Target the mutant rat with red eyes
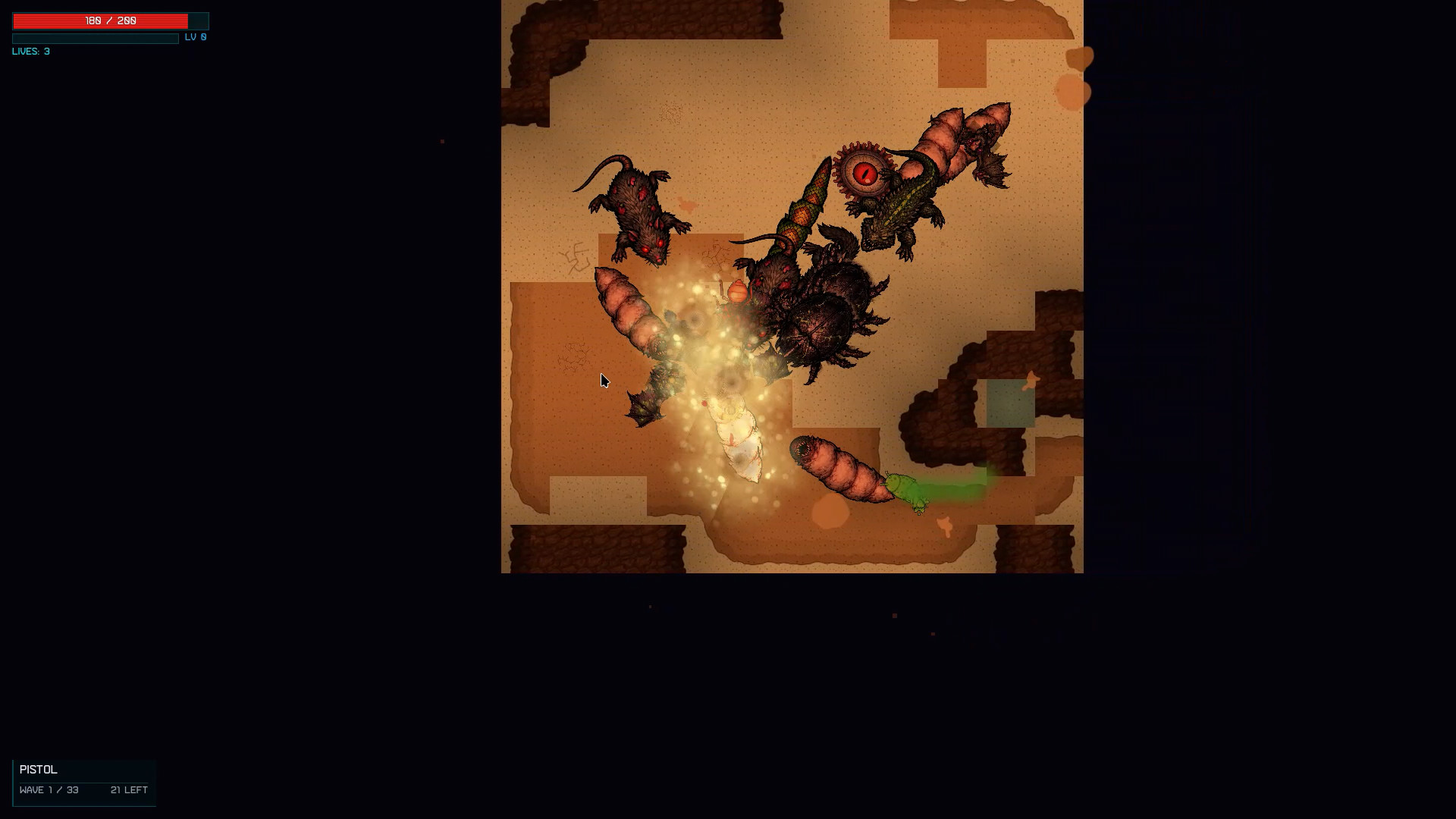This screenshot has height=819, width=1456. pyautogui.click(x=637, y=209)
